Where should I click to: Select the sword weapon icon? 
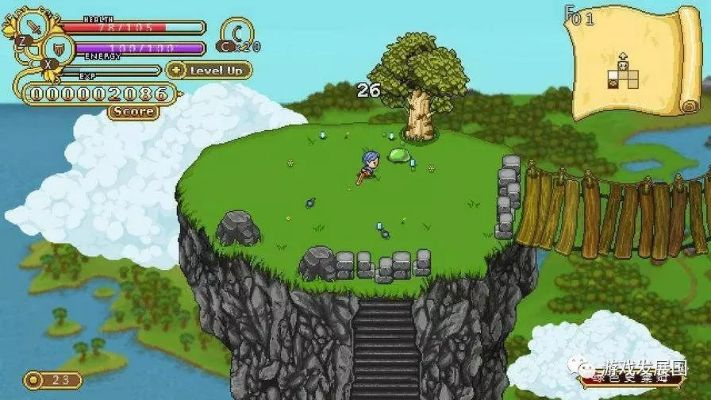pyautogui.click(x=36, y=24)
